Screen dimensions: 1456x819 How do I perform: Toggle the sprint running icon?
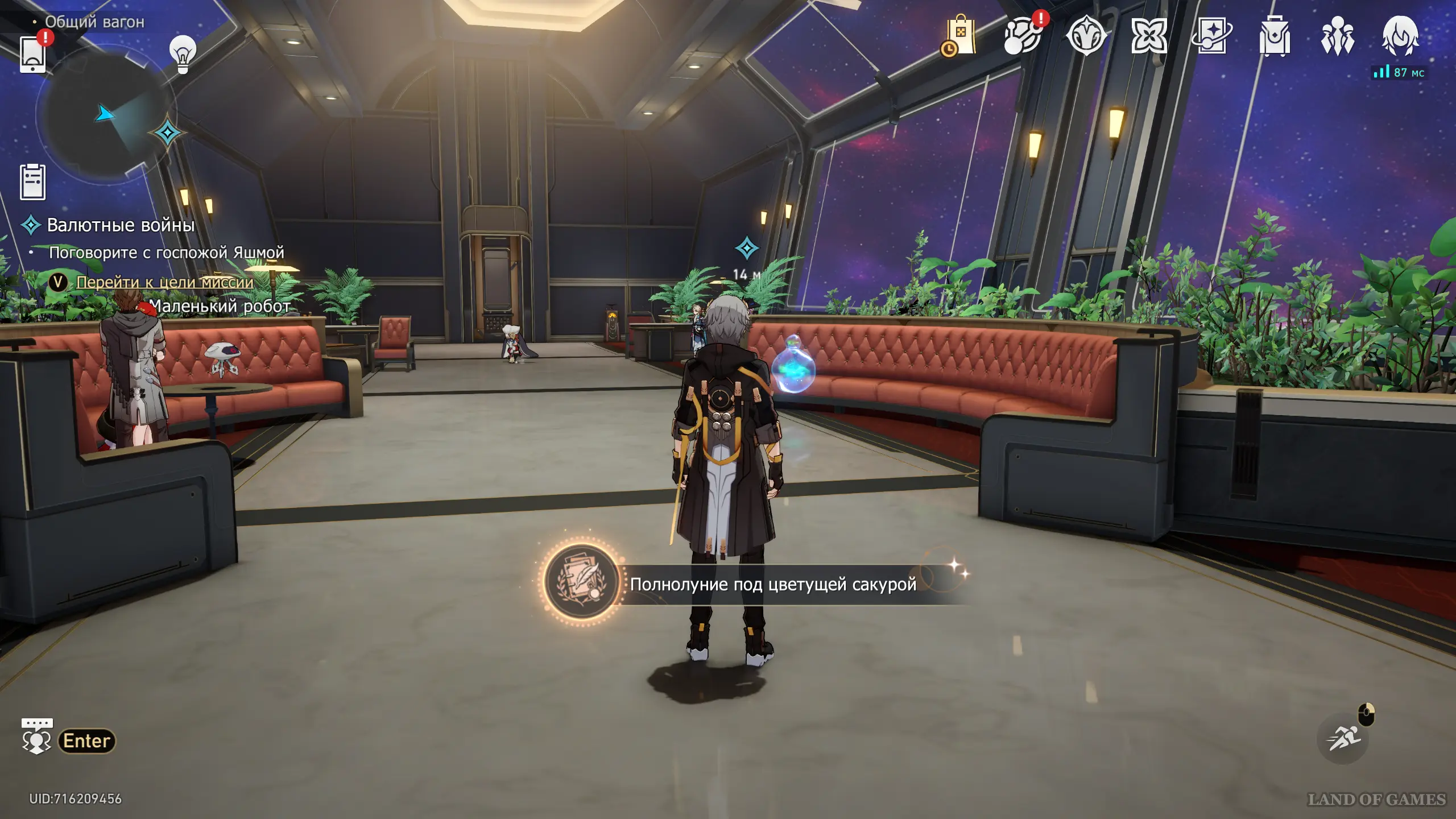[1343, 738]
